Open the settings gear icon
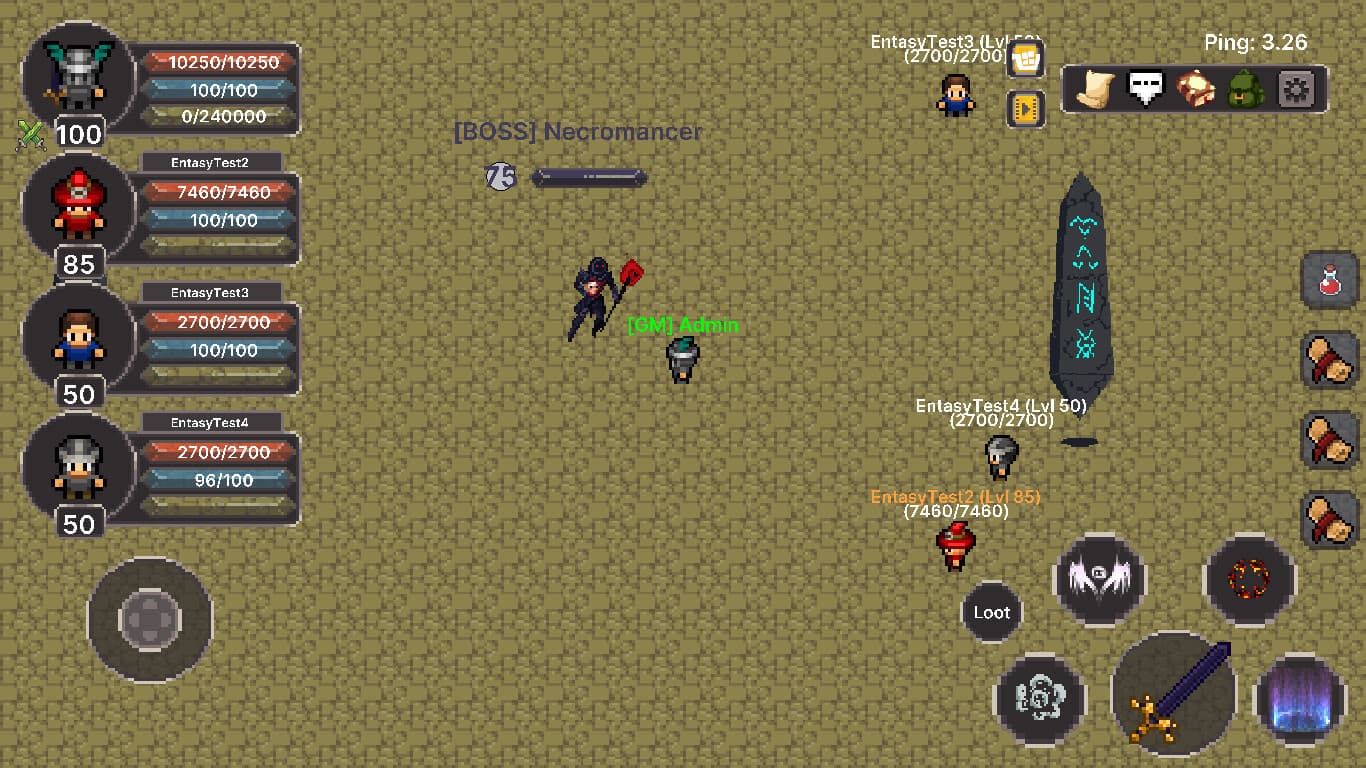Image resolution: width=1366 pixels, height=768 pixels. (x=1297, y=88)
